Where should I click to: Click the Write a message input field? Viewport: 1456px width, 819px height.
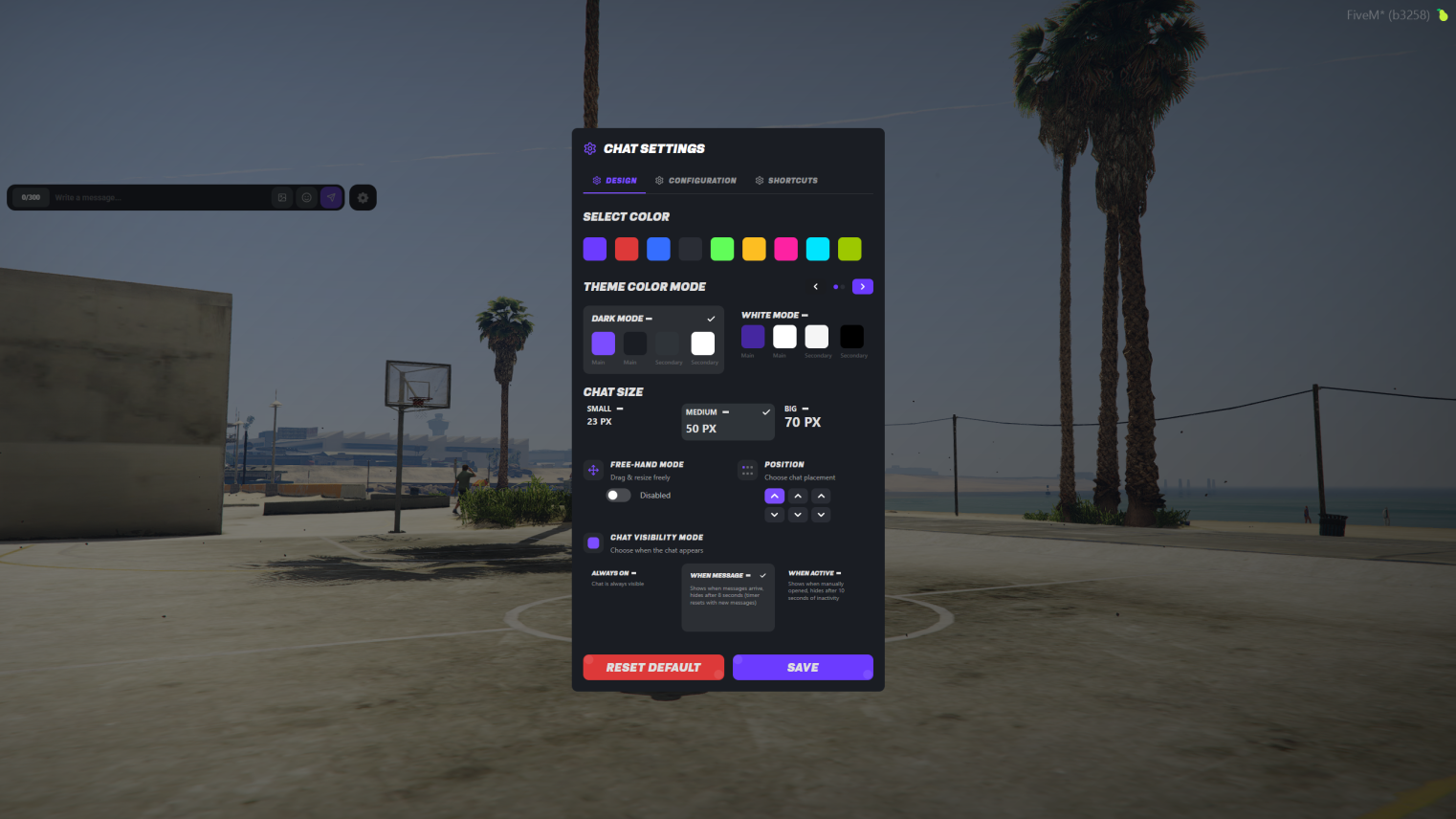[143, 197]
